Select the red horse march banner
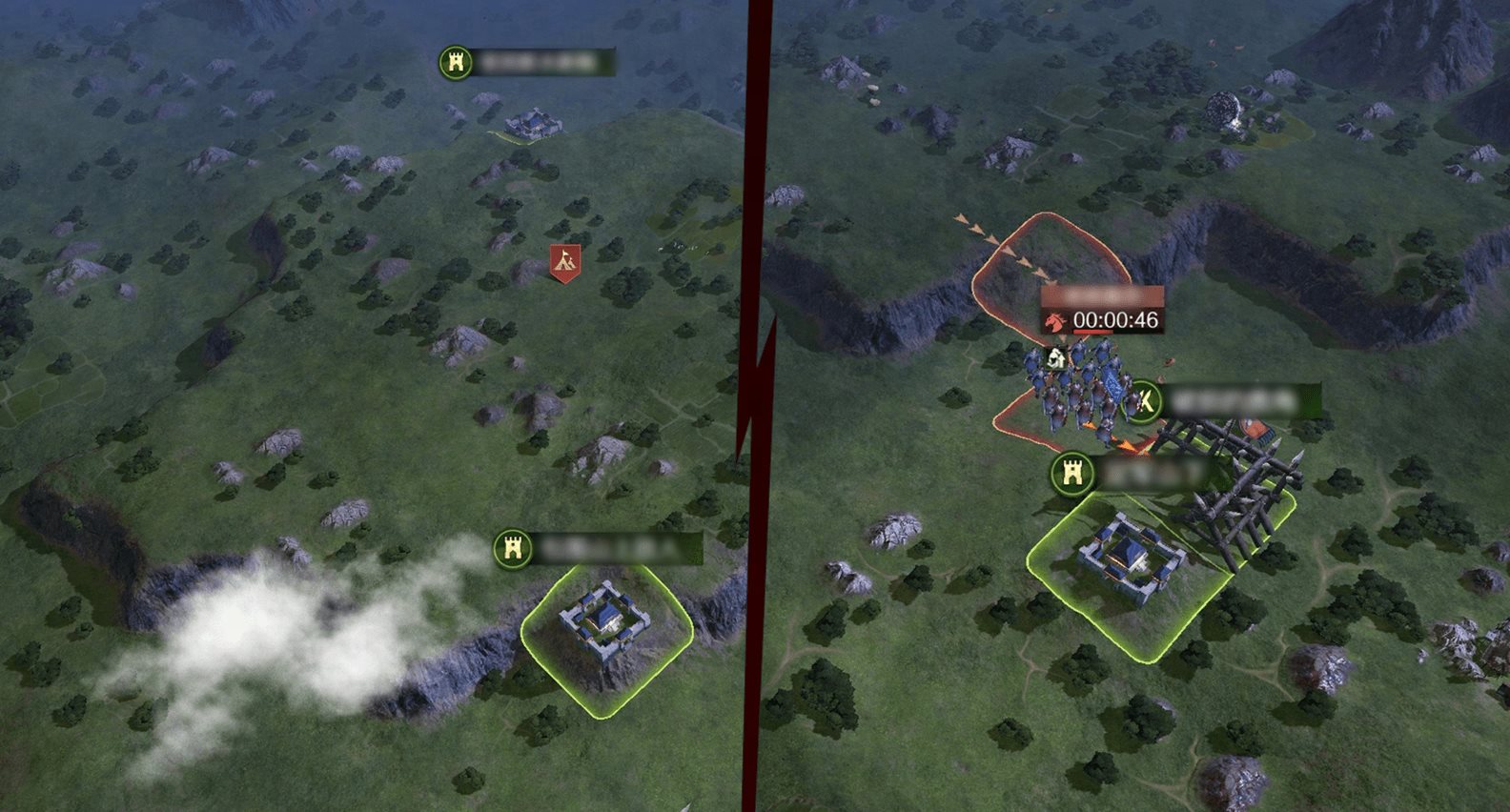 [1054, 321]
